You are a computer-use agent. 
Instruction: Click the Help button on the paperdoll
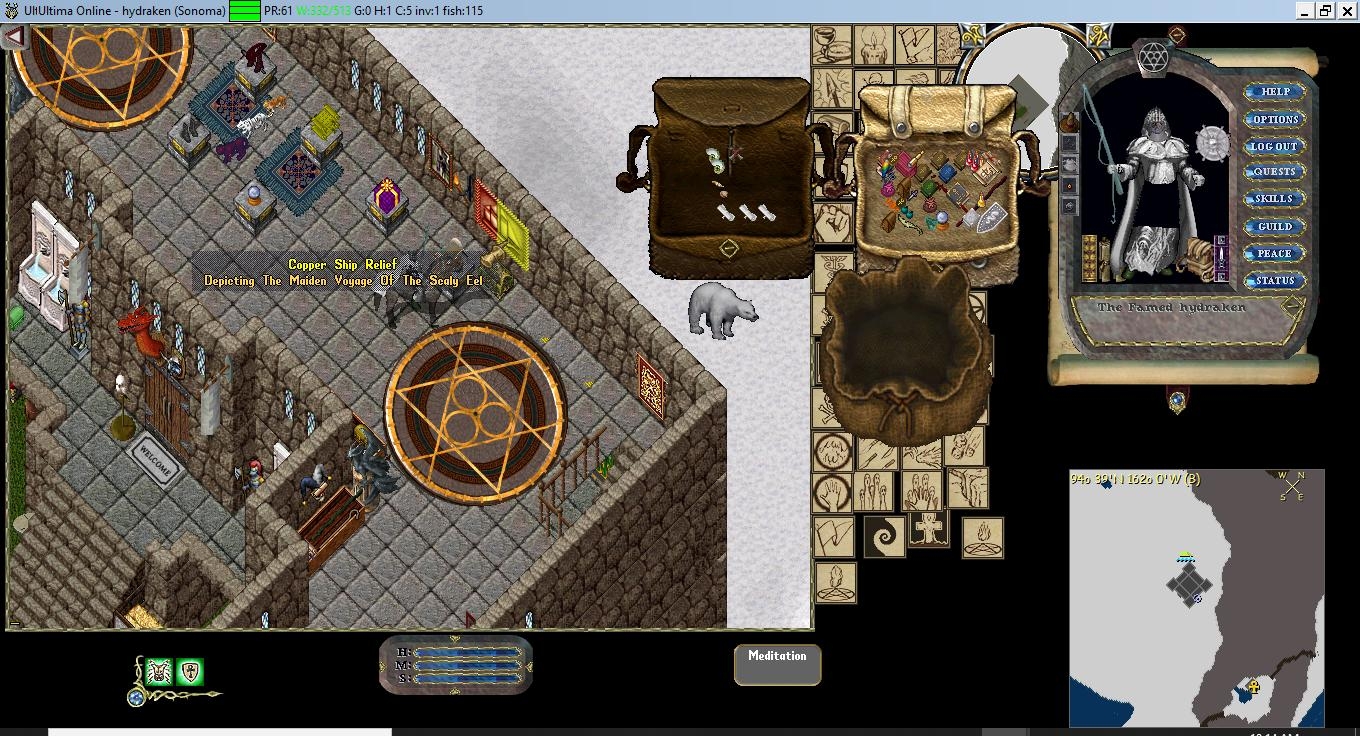point(1274,91)
